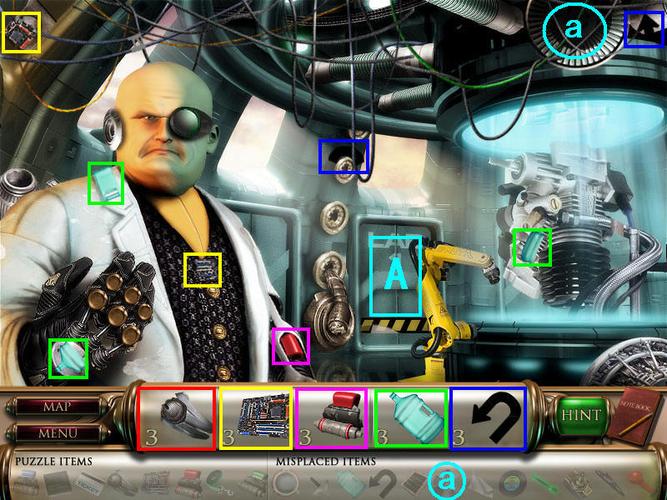Viewport: 667px width, 500px height.
Task: Pick the water bottle item slot
Action: coord(411,417)
